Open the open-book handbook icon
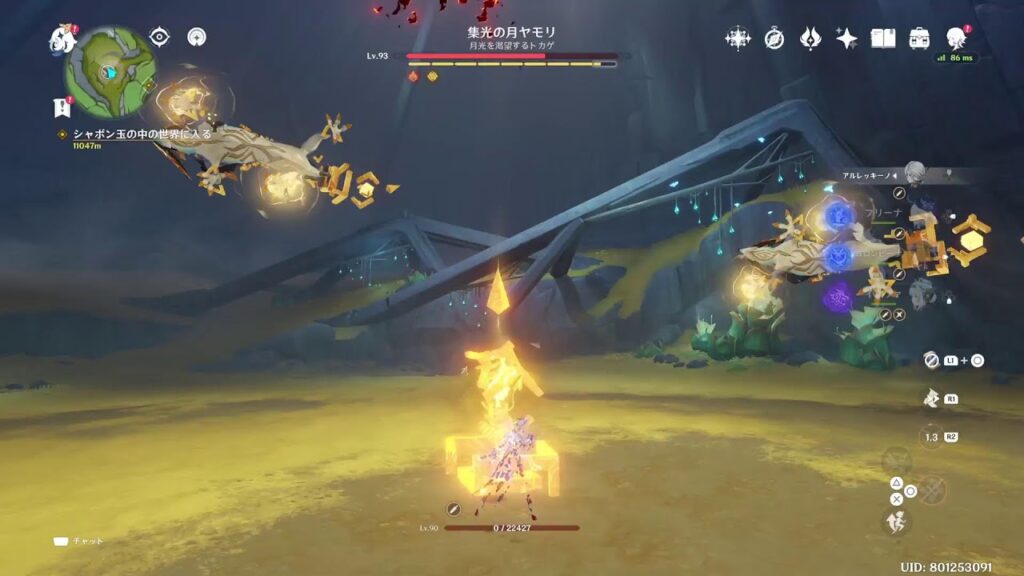The width and height of the screenshot is (1024, 576). [883, 39]
